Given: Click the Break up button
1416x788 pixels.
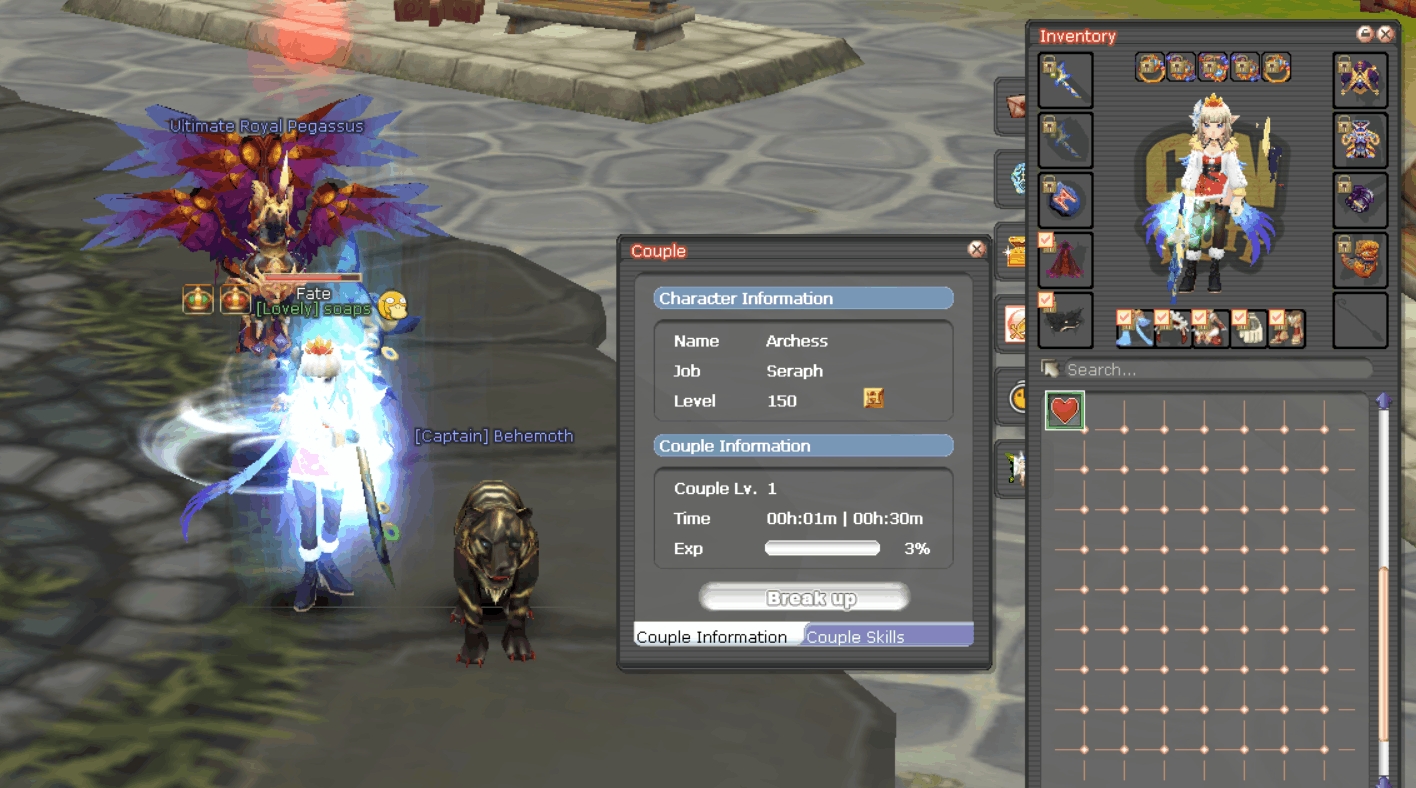Looking at the screenshot, I should coord(804,598).
